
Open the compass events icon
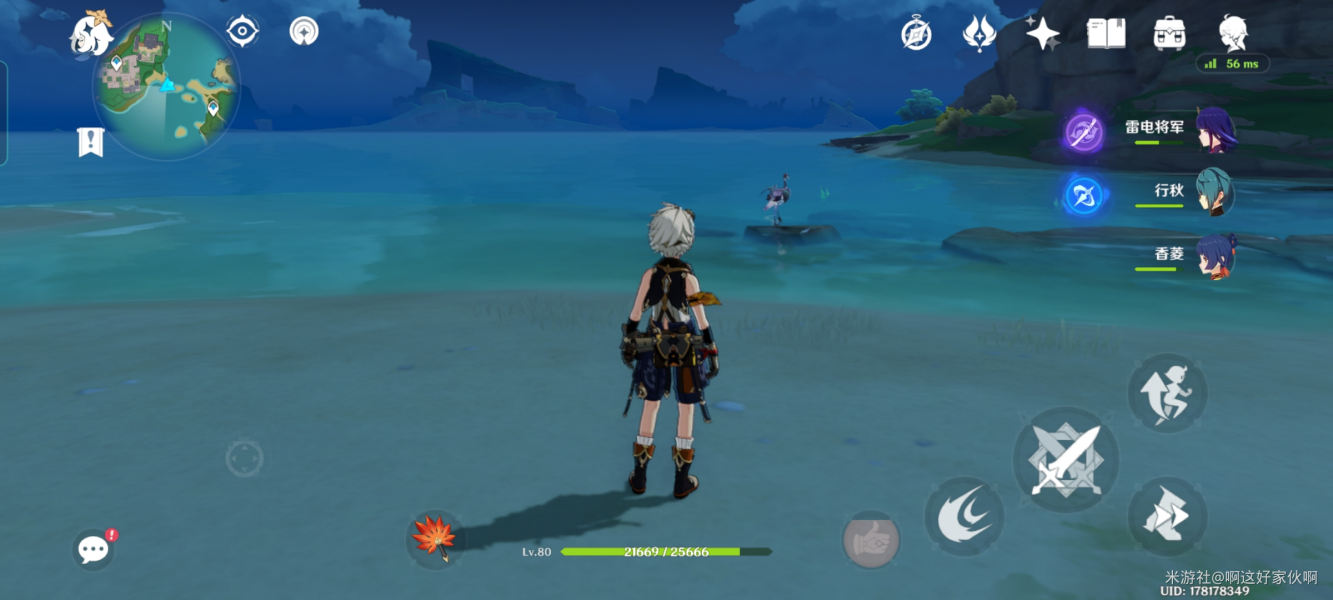(x=916, y=34)
